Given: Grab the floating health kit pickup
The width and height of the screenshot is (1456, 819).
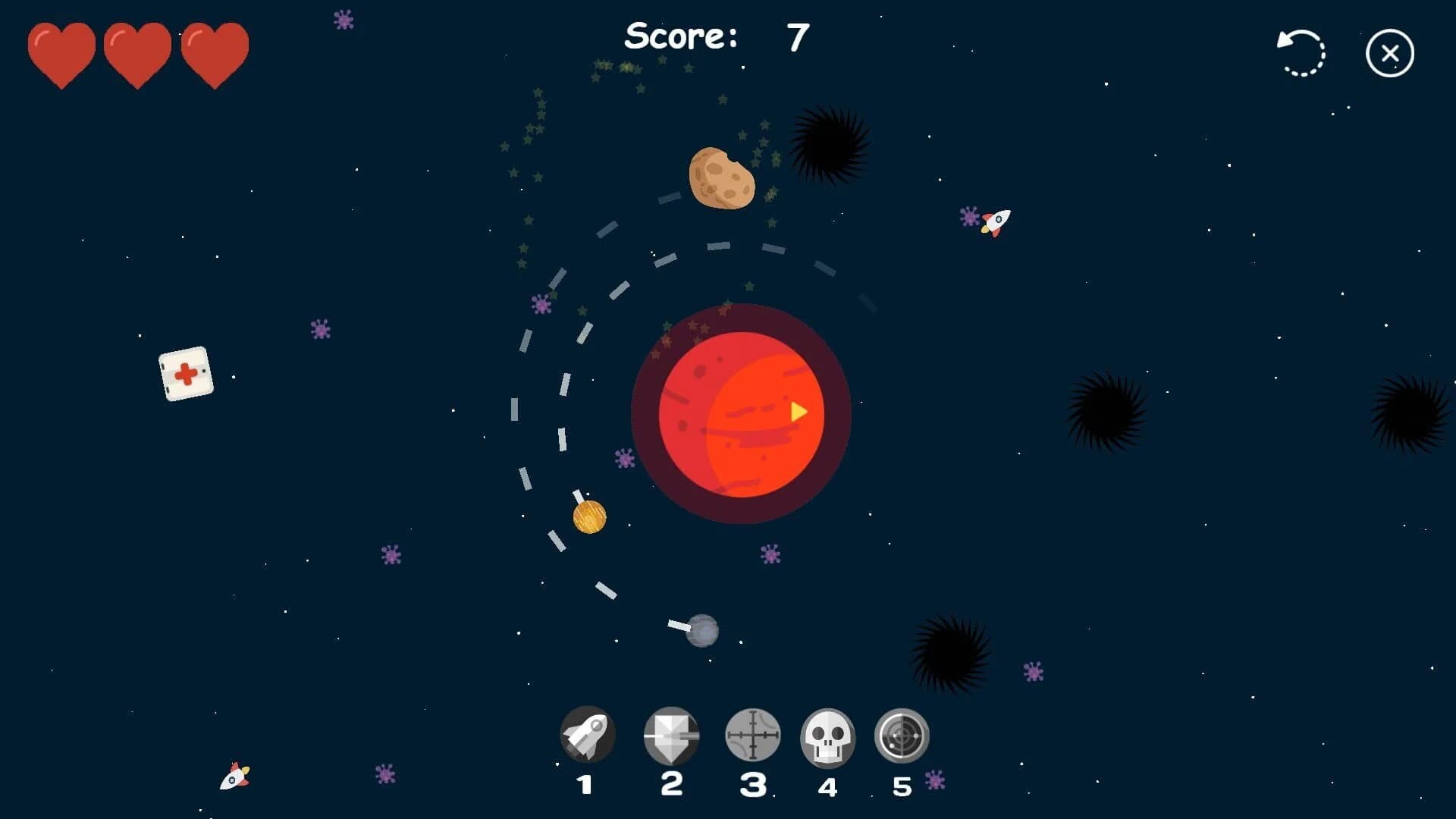Looking at the screenshot, I should click(x=186, y=373).
